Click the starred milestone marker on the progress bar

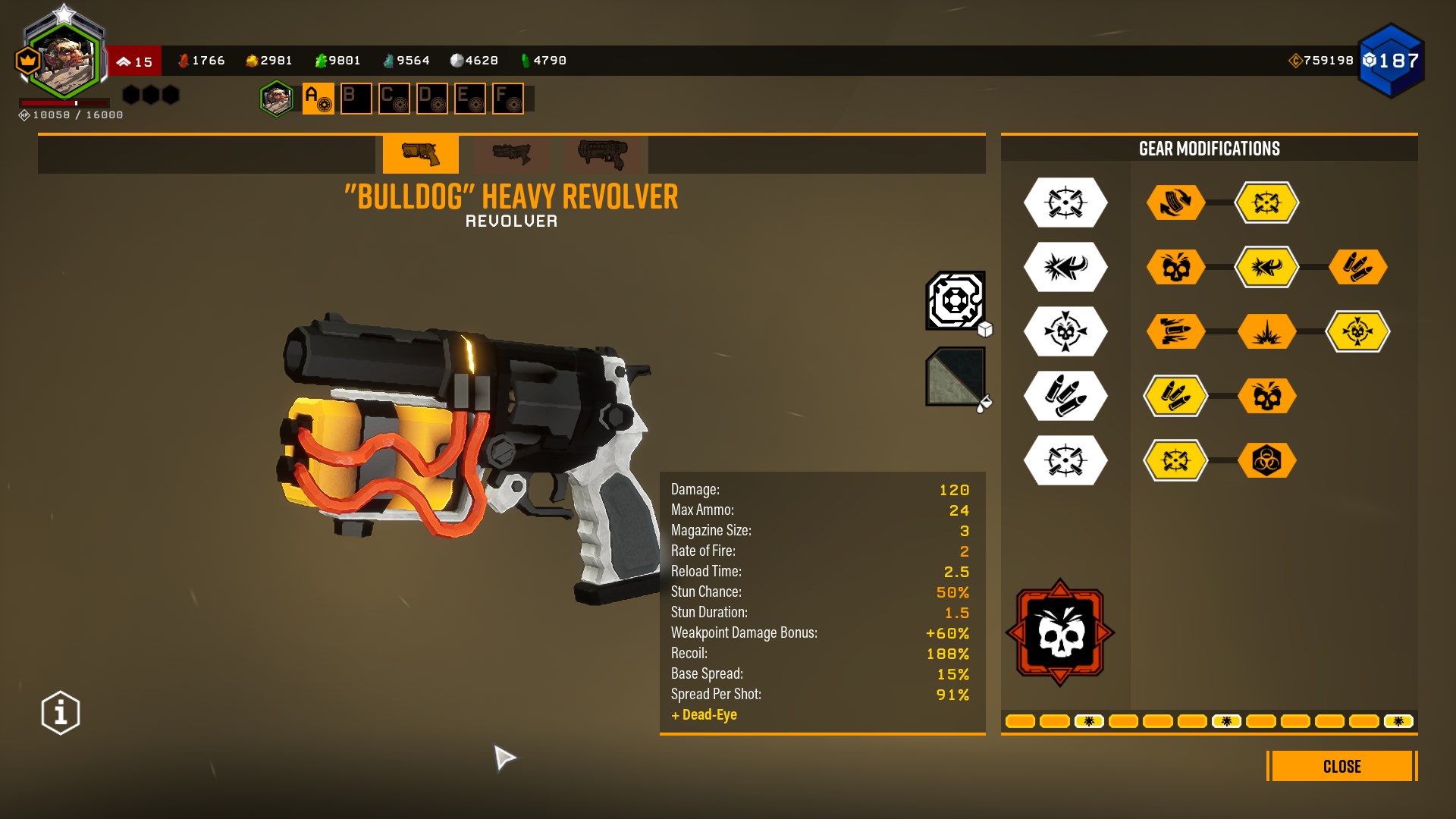1090,721
